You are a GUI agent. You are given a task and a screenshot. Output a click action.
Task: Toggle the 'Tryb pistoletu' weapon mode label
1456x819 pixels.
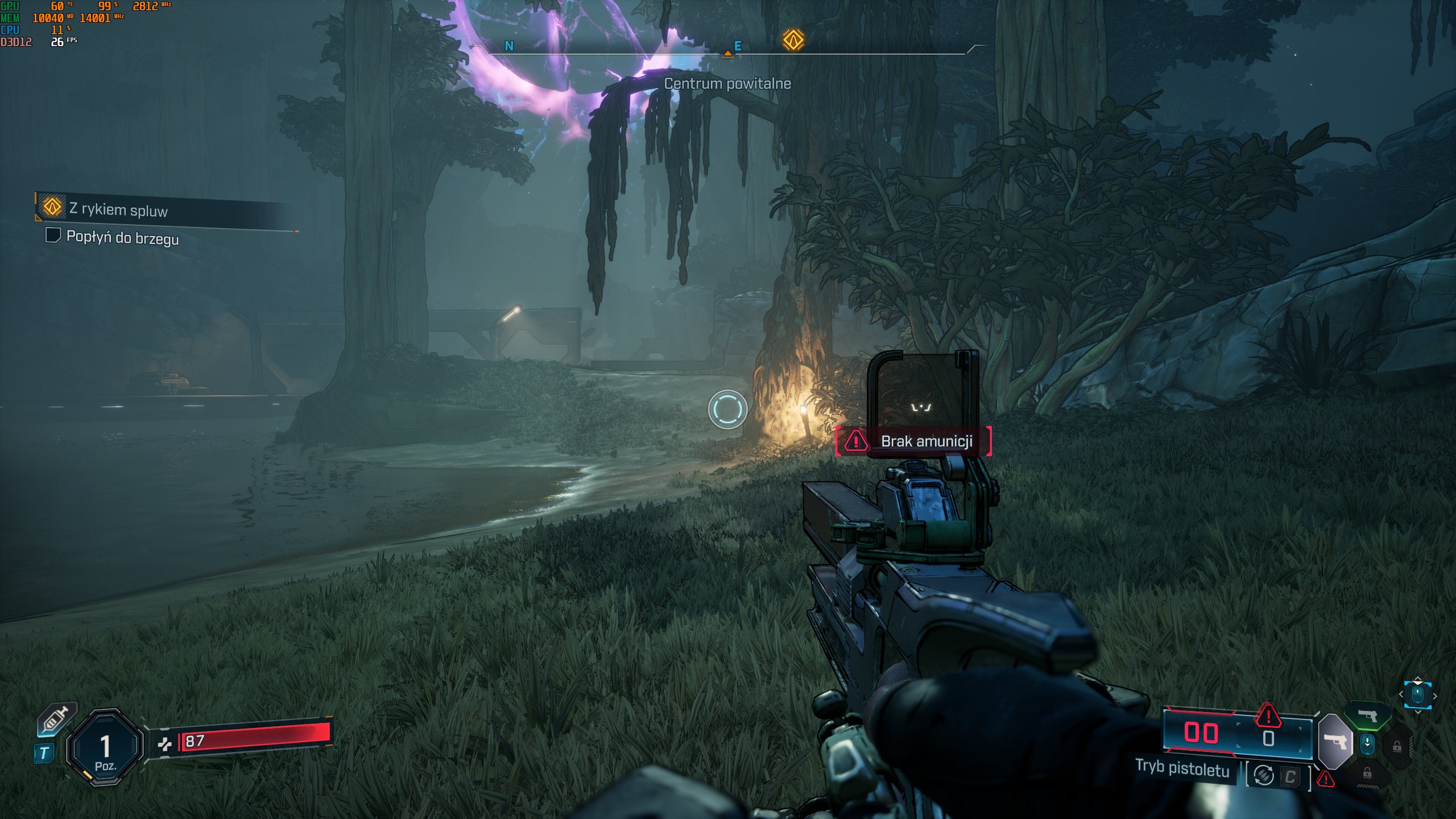[x=1182, y=769]
